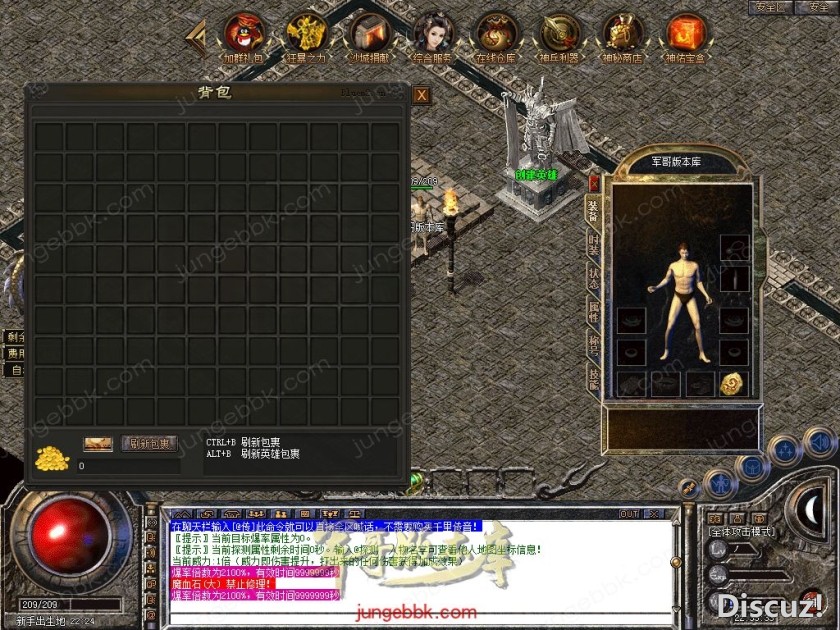Open the 神佑宝盒 treasure box icon
The width and height of the screenshot is (840, 630).
tap(686, 33)
